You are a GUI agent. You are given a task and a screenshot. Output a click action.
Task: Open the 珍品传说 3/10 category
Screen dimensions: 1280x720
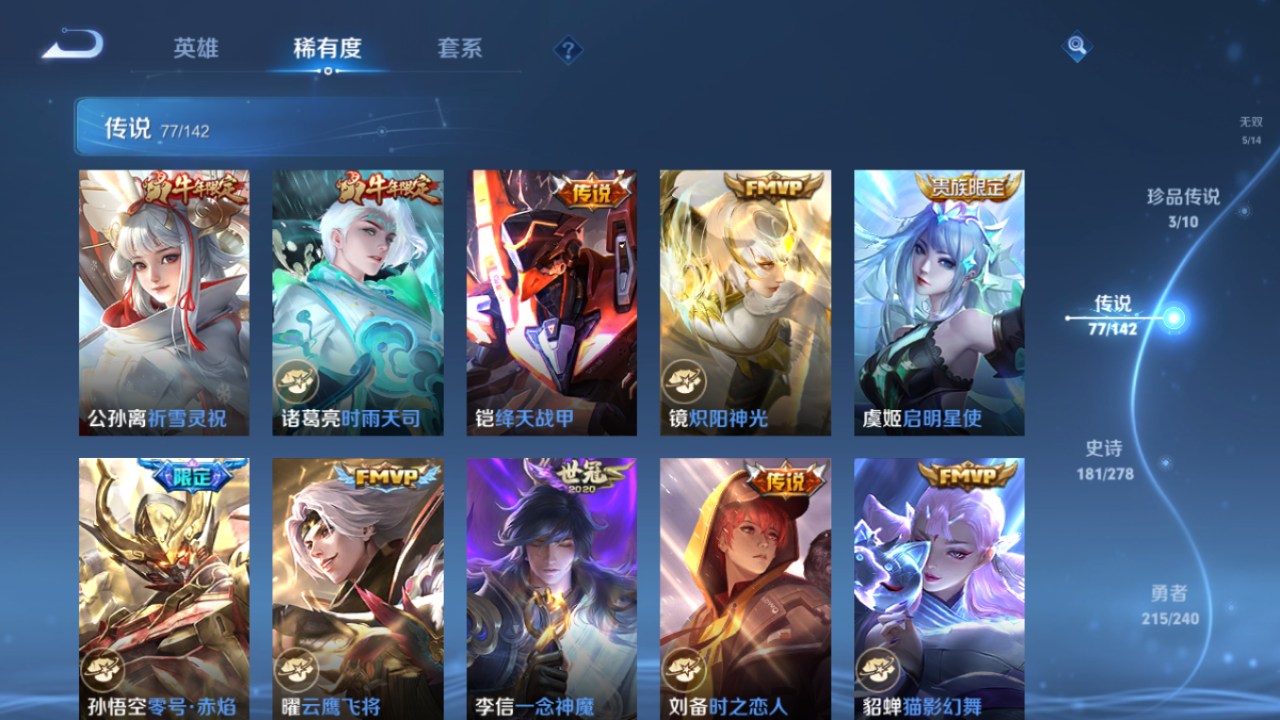1183,208
